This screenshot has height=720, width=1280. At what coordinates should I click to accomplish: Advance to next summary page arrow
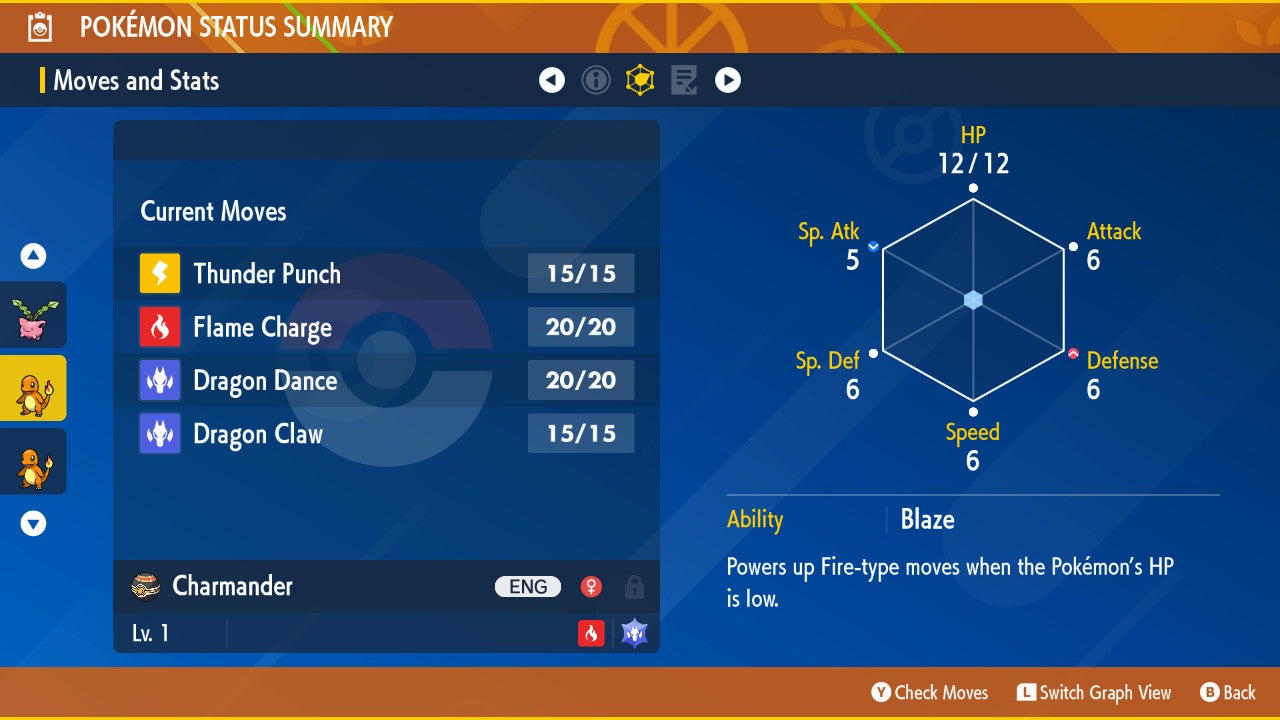coord(728,80)
